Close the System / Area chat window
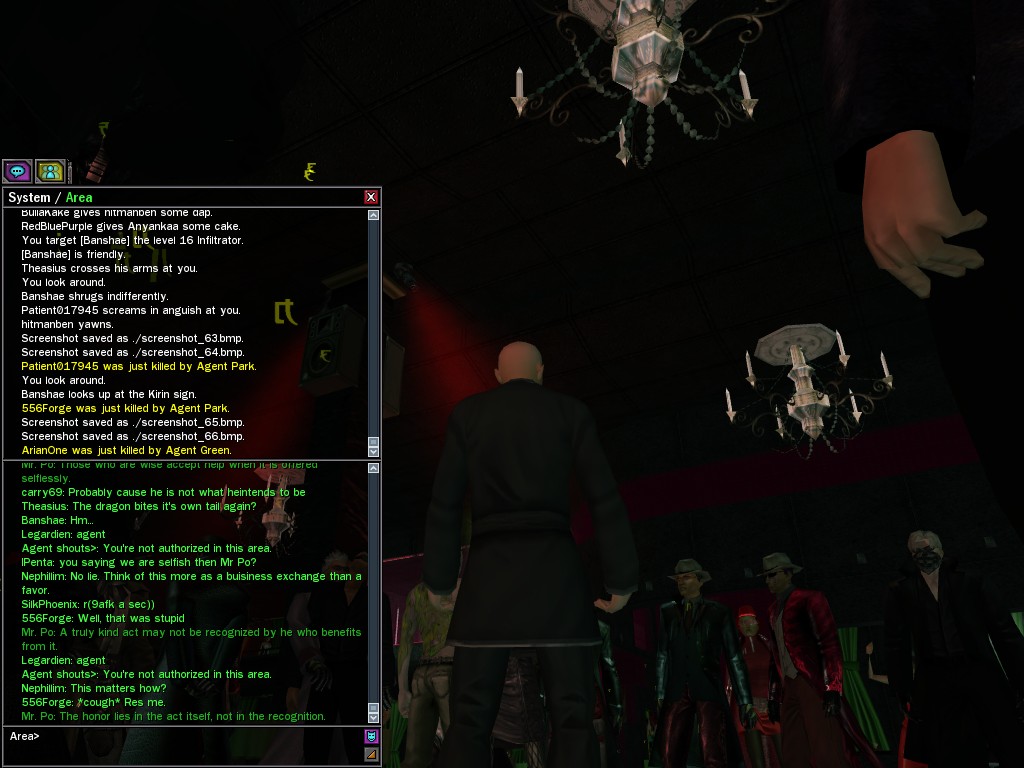The height and width of the screenshot is (768, 1024). coord(371,197)
